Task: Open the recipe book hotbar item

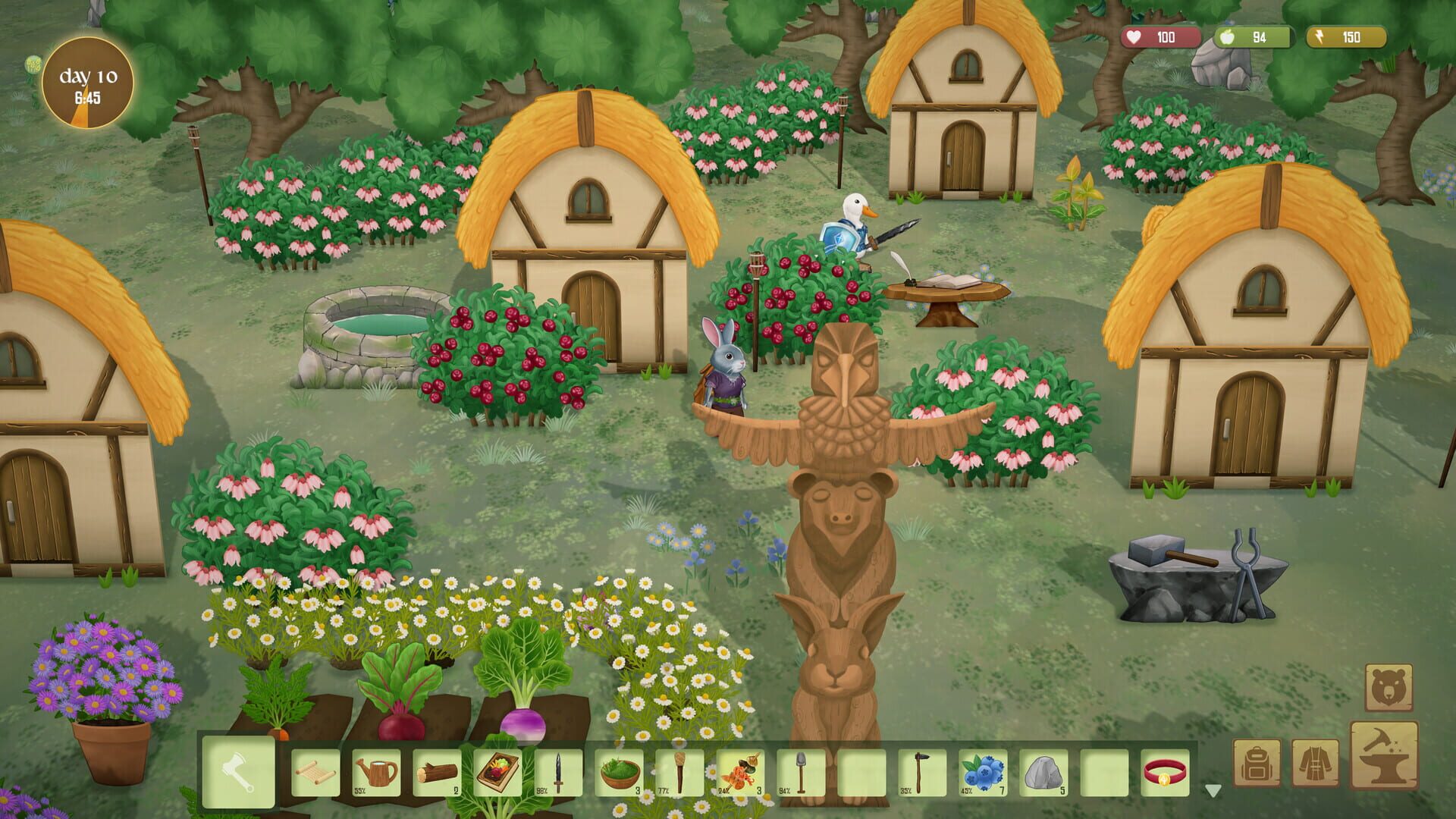Action: (497, 773)
